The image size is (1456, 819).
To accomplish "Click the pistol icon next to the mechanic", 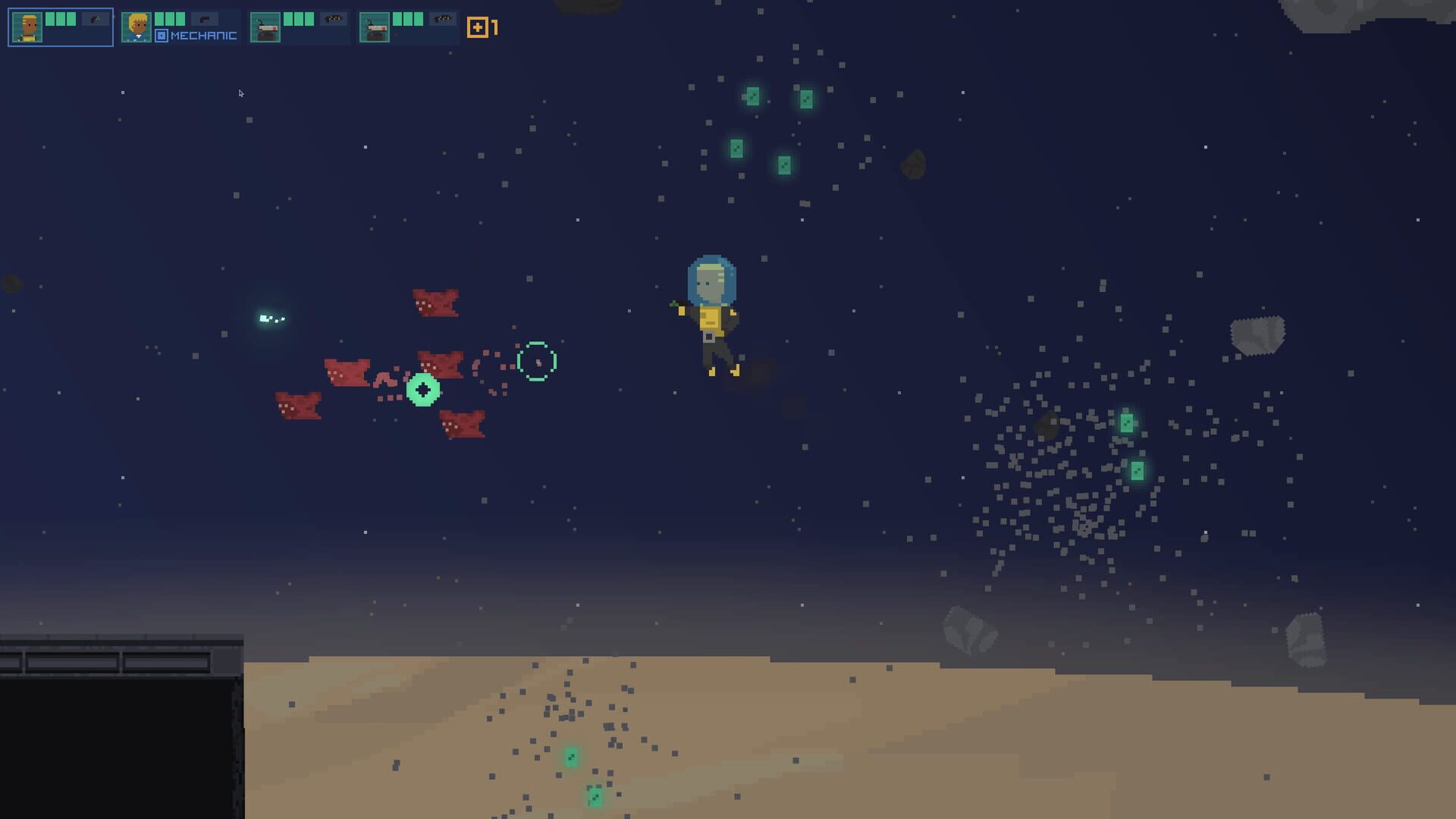I will click(x=203, y=20).
